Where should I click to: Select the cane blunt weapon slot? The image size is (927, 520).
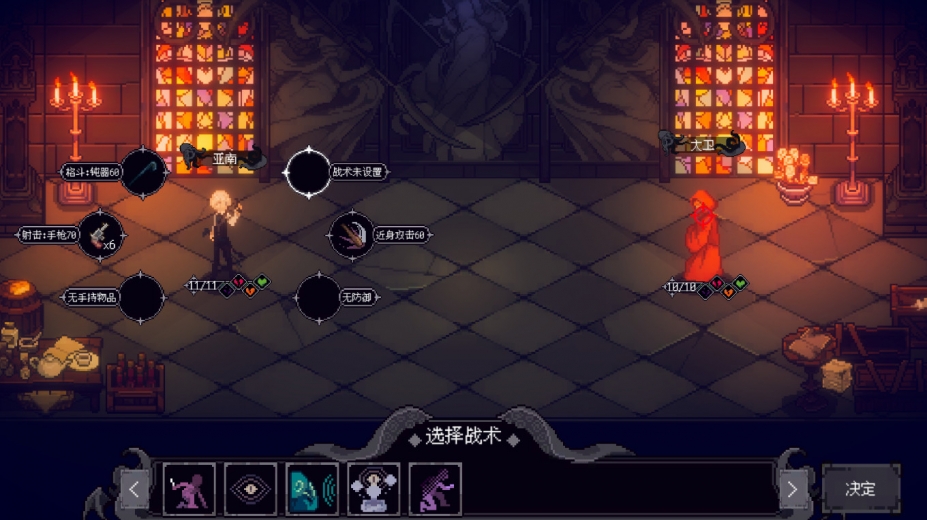(x=143, y=172)
